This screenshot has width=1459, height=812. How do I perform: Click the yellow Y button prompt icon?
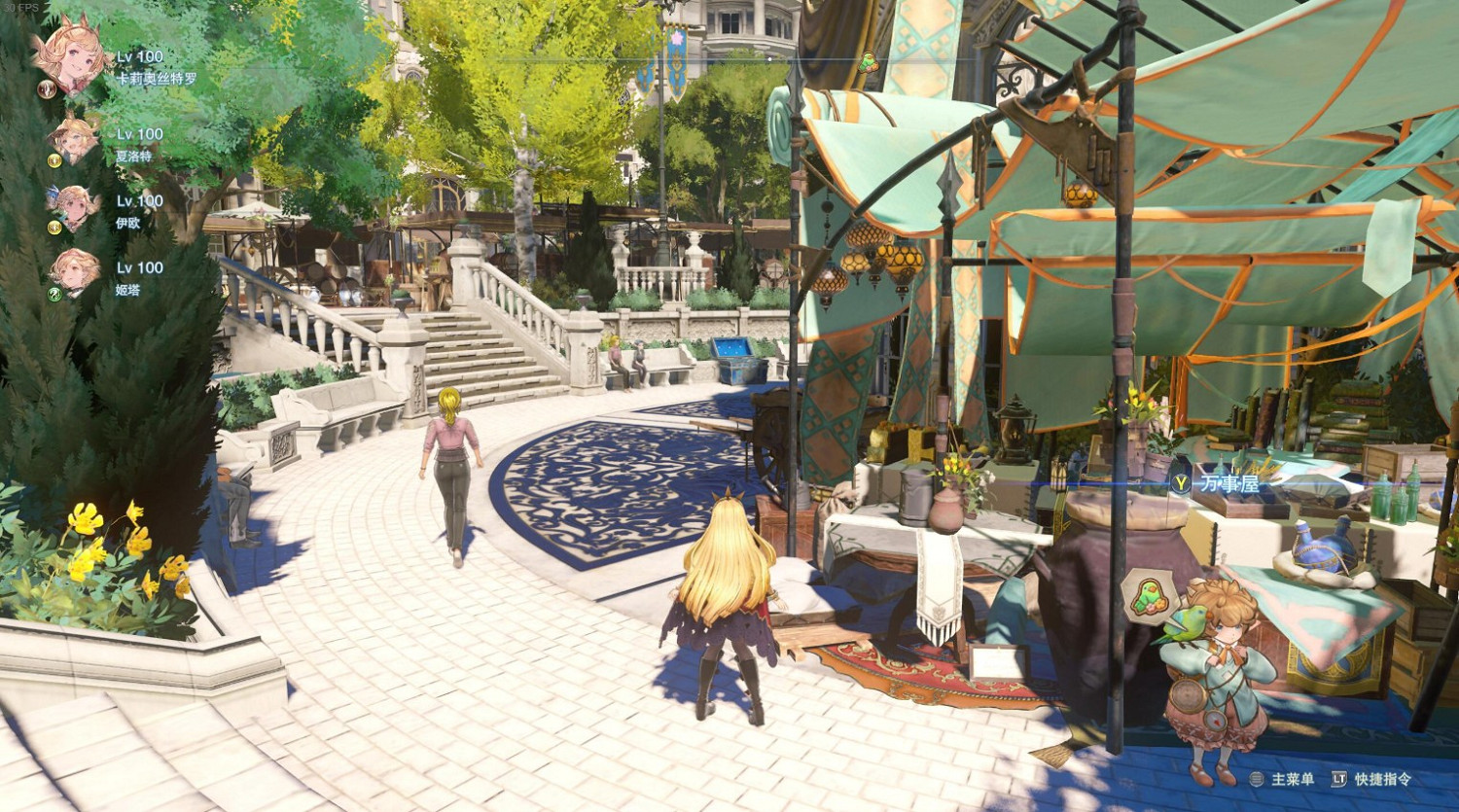[1181, 482]
